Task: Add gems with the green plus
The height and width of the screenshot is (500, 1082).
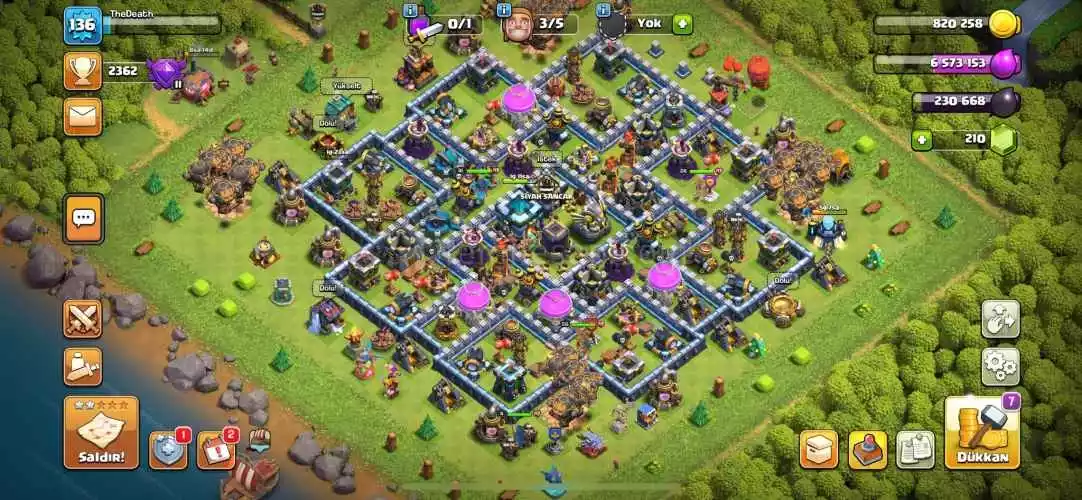Action: tap(921, 140)
